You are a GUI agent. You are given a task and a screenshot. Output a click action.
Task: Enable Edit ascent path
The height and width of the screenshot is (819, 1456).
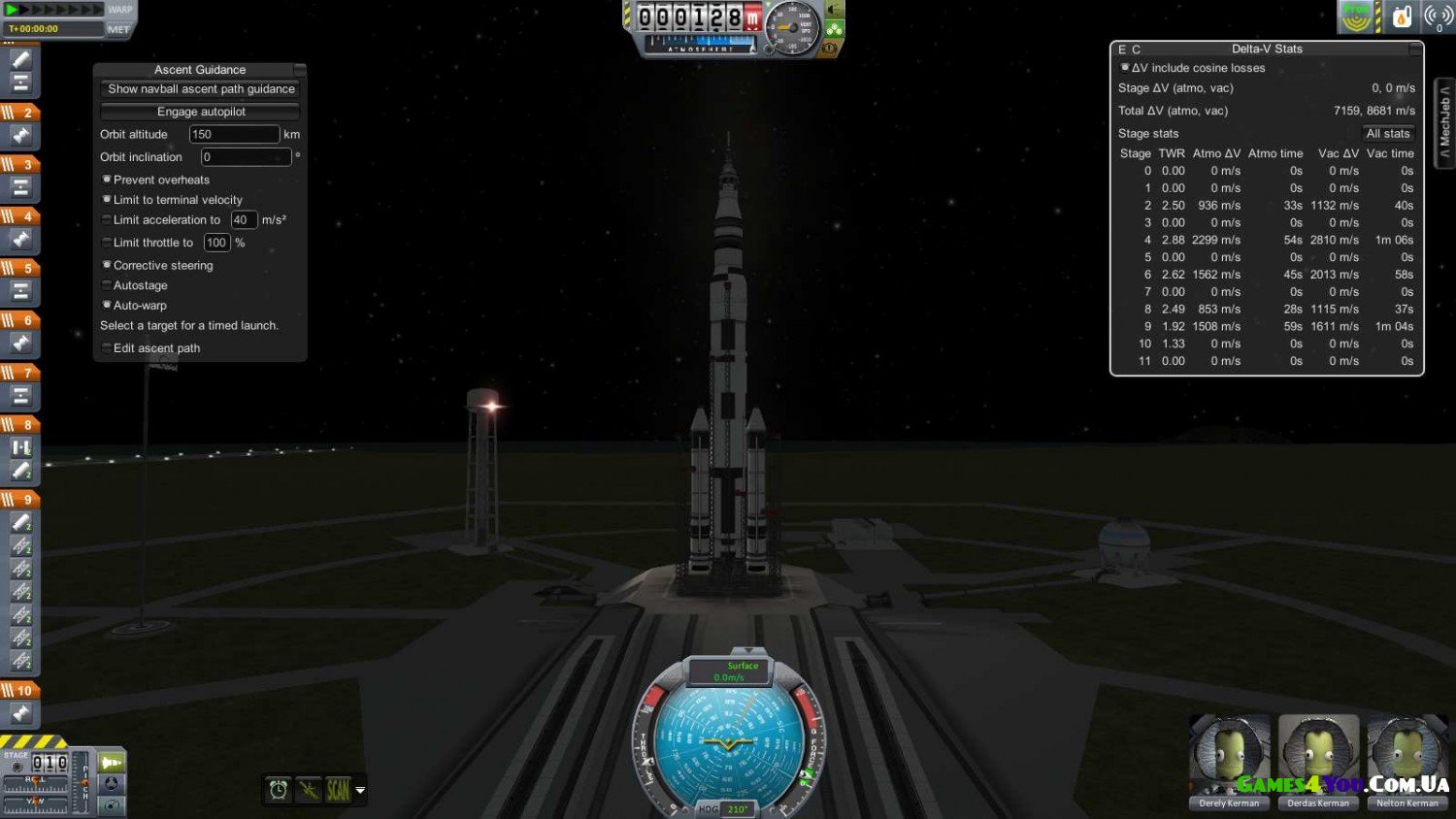click(107, 348)
